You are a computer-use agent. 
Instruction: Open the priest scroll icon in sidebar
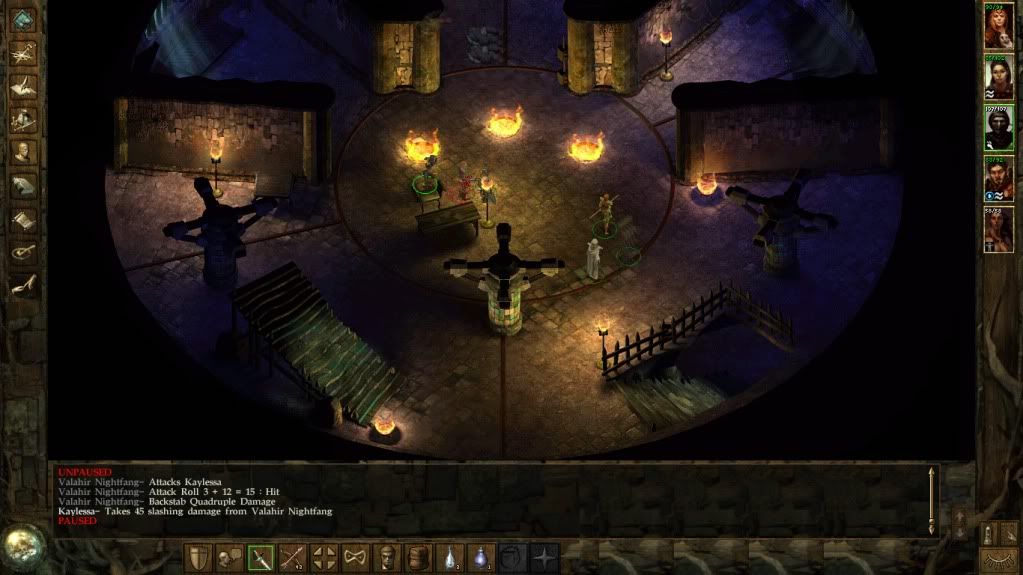[22, 219]
